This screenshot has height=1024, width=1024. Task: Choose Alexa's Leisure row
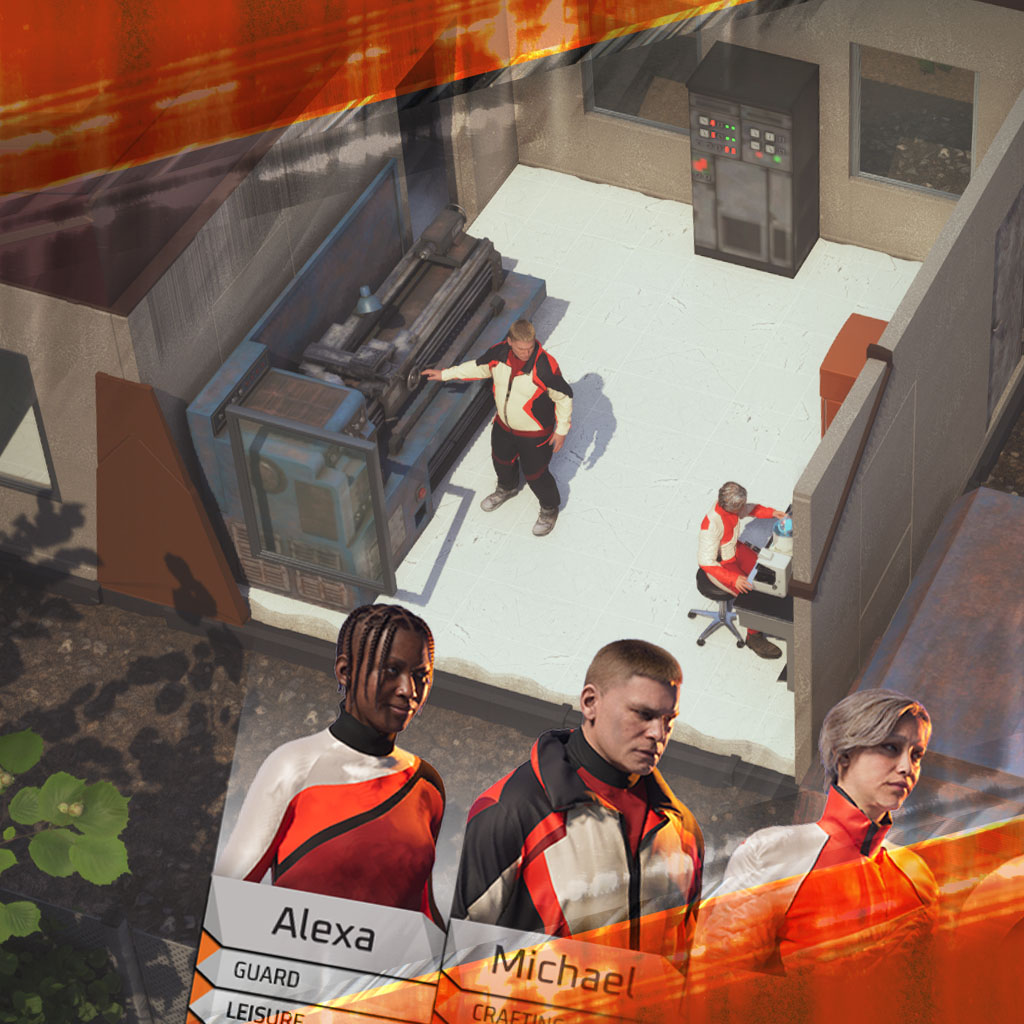270,1011
